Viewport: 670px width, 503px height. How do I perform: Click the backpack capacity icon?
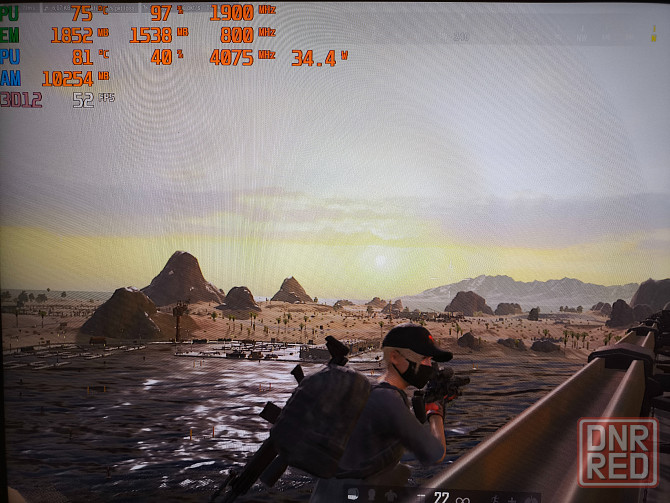tap(353, 493)
